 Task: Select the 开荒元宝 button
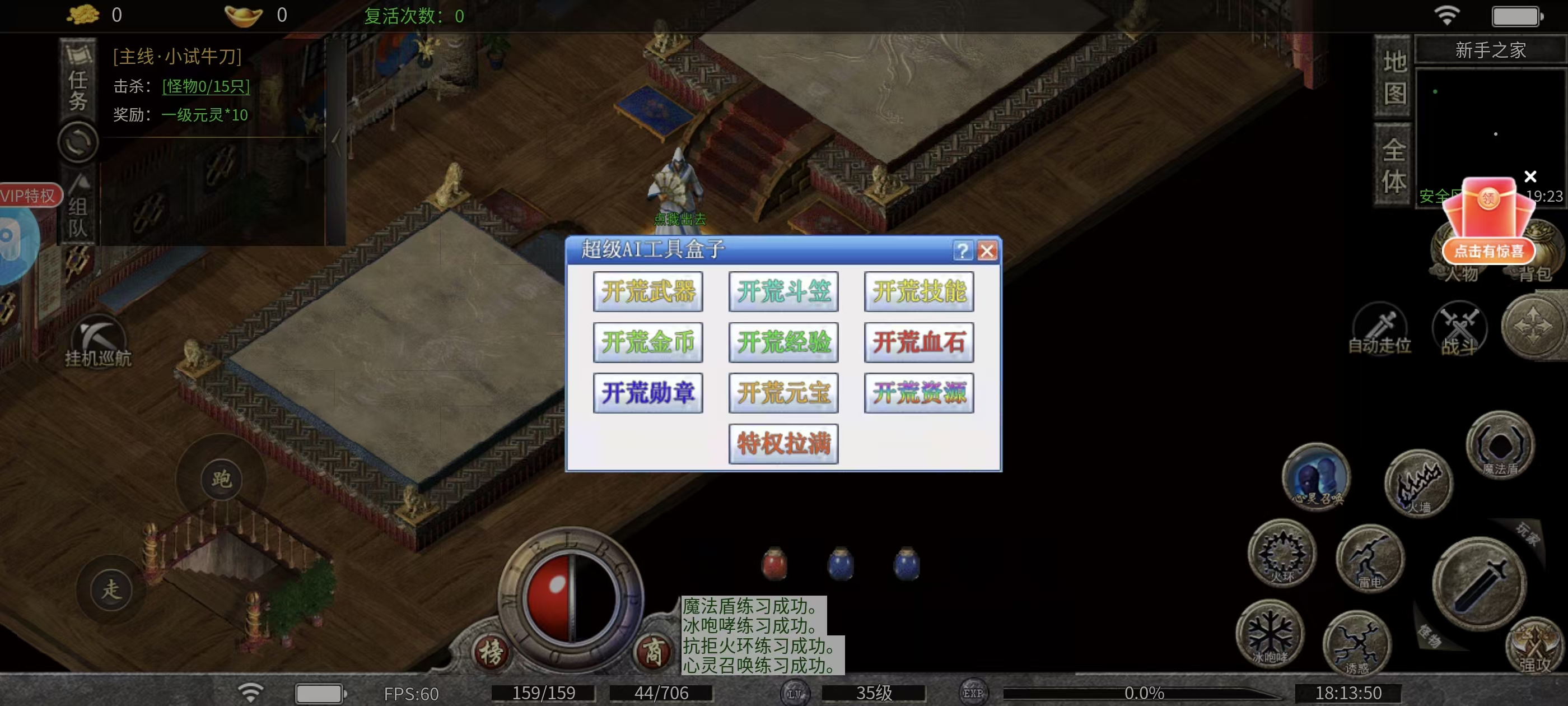[x=783, y=393]
